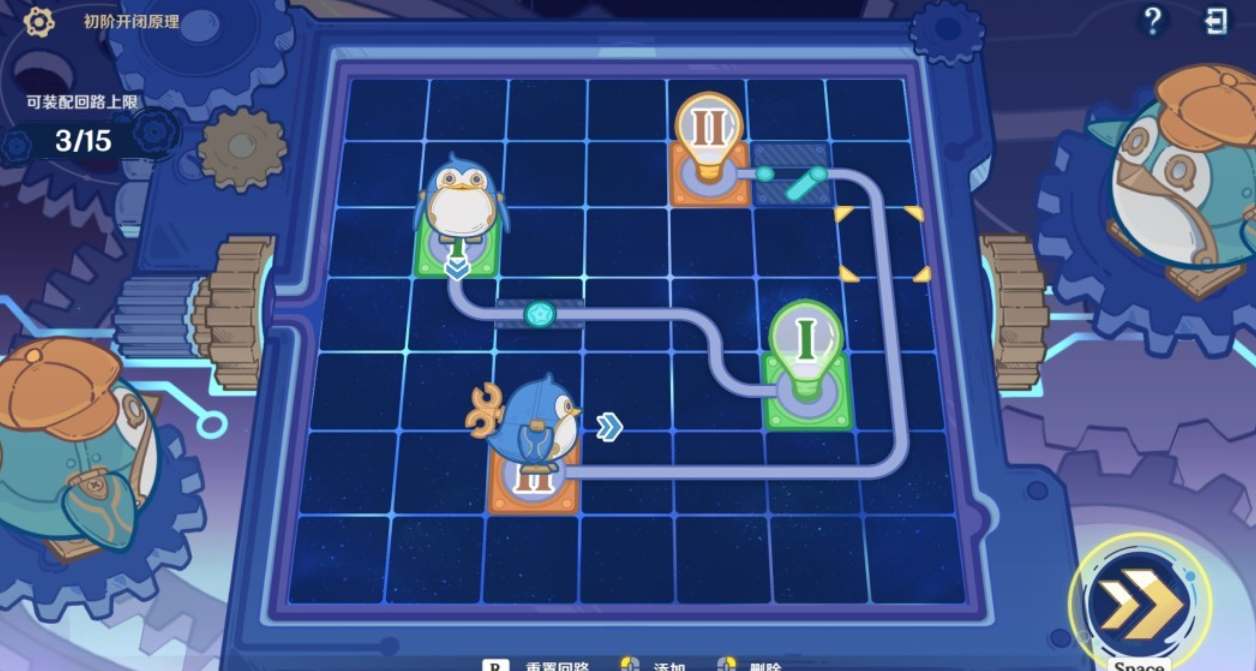
Task: Start the circuit with the gold arrows button
Action: [x=1138, y=603]
